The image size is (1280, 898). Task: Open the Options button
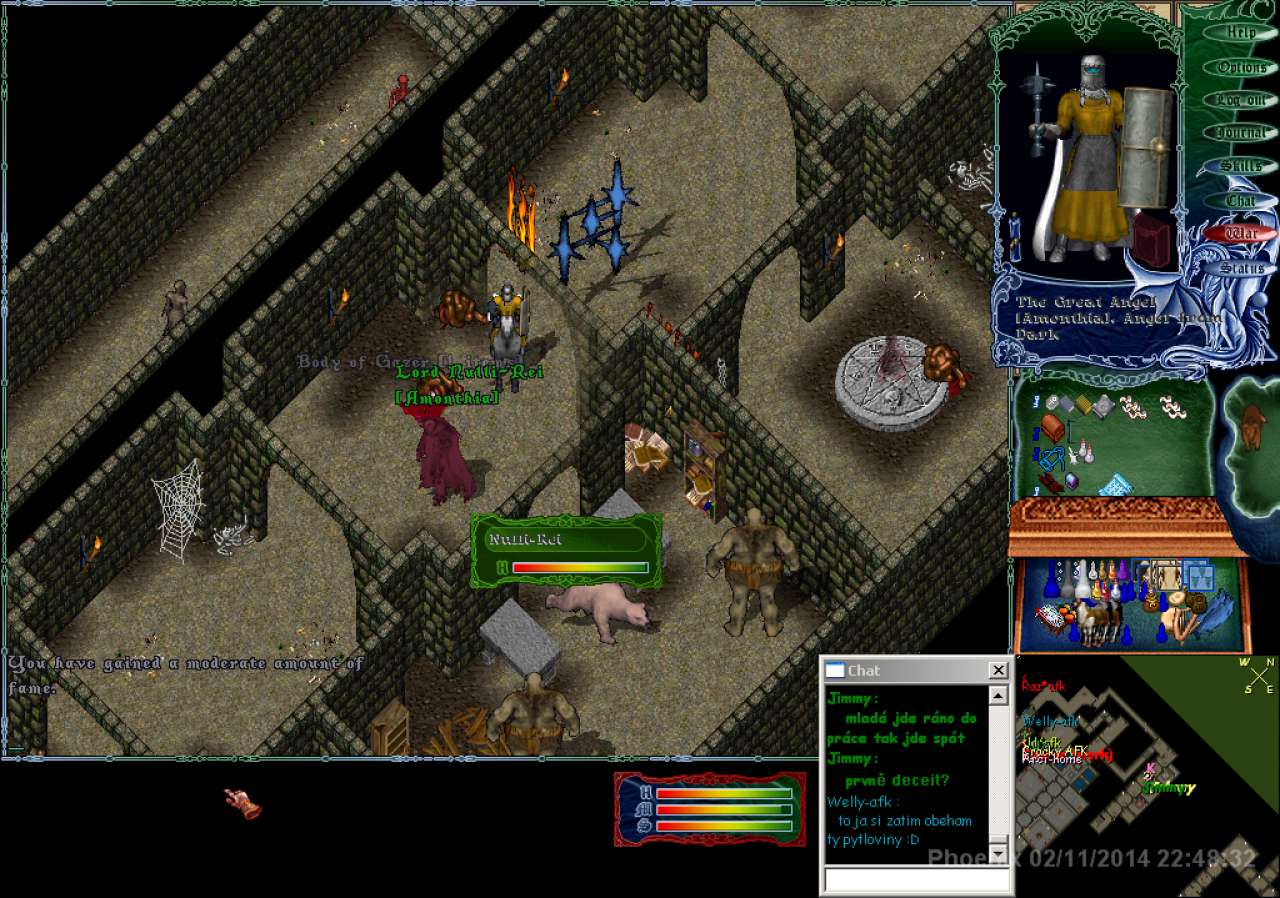pyautogui.click(x=1240, y=67)
